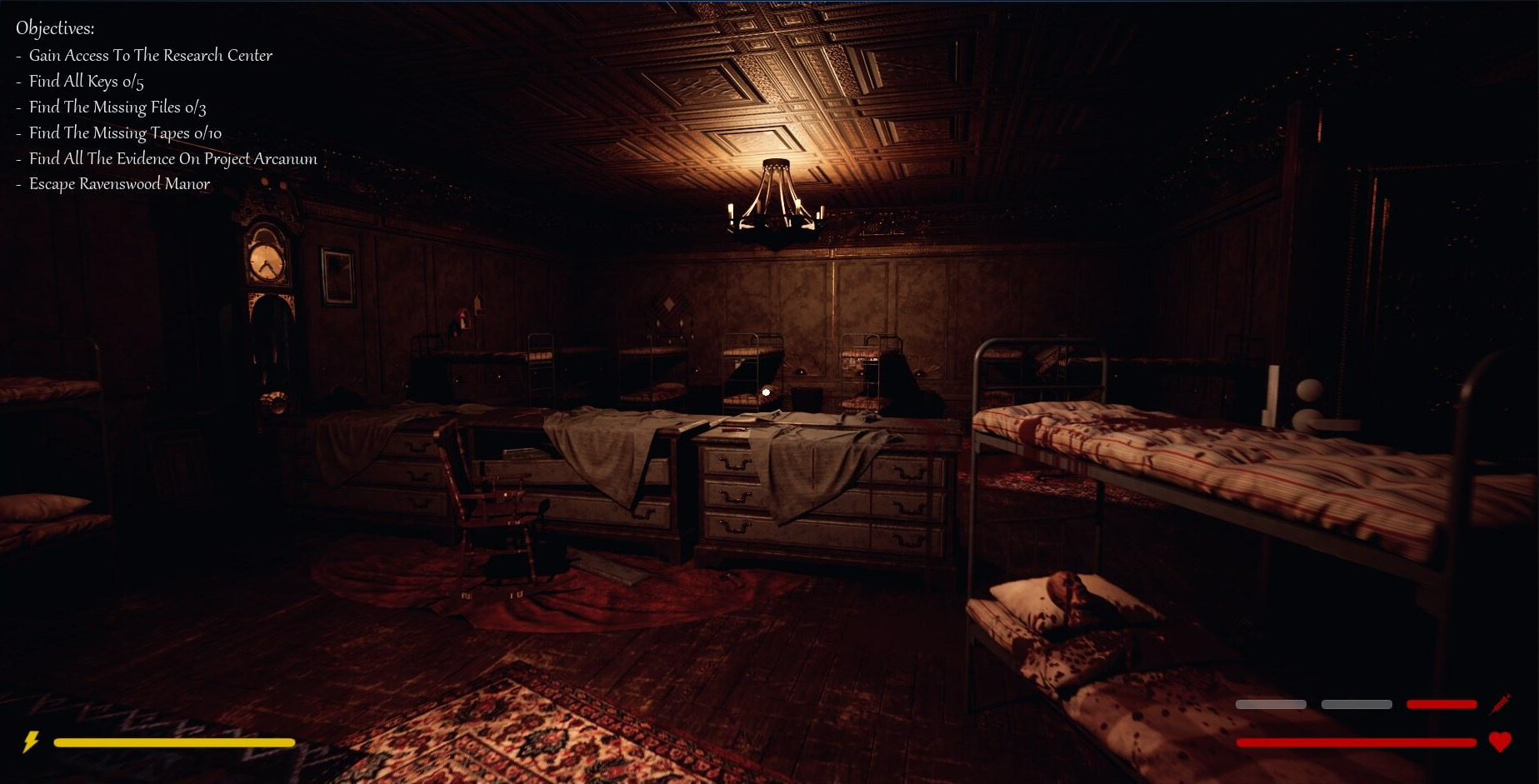Click the second gray syringe segment bar
The width and height of the screenshot is (1539, 784).
[x=1357, y=704]
